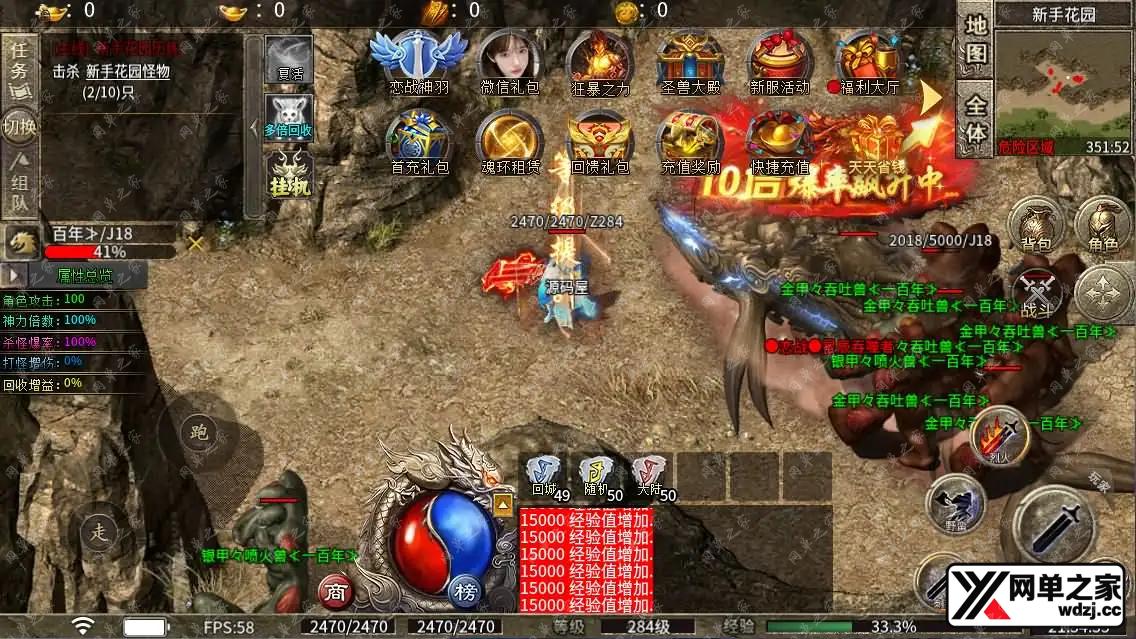Open 狂暴之力 berserk power
Image resolution: width=1136 pixels, height=639 pixels.
click(x=600, y=58)
